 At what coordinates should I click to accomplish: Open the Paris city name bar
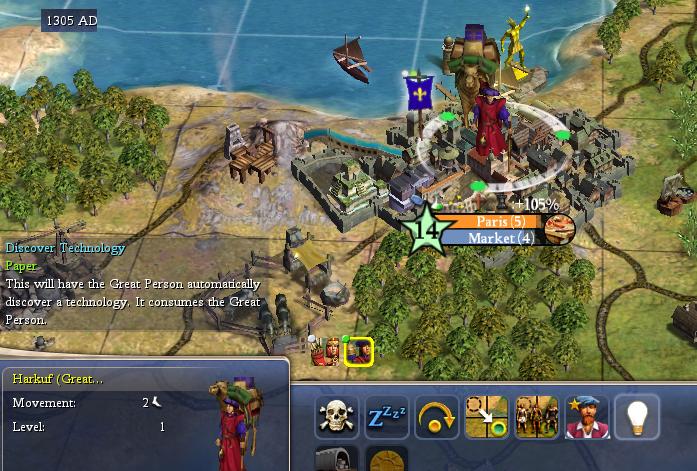[500, 221]
